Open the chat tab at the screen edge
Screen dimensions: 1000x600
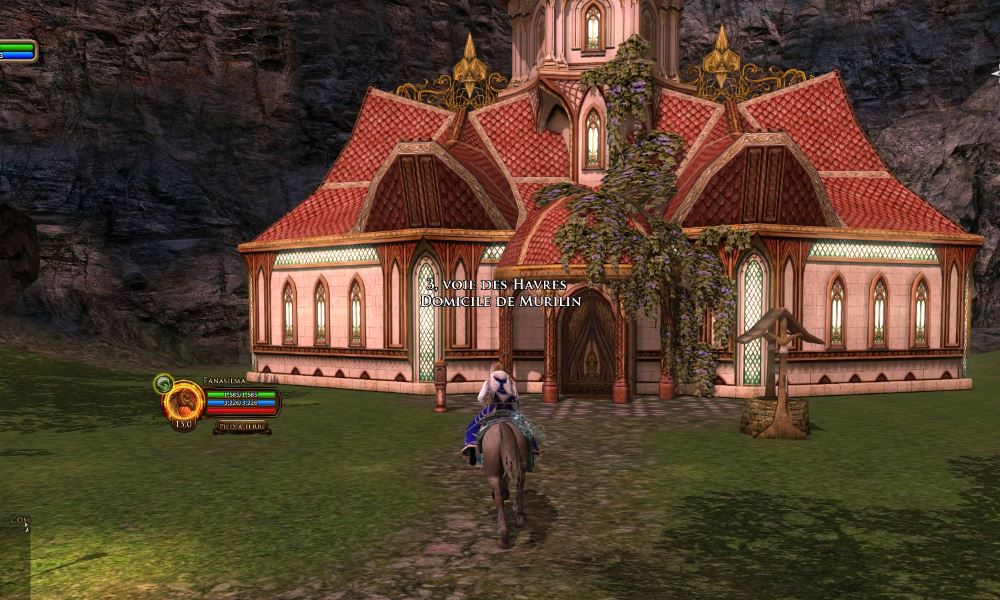click(x=18, y=520)
